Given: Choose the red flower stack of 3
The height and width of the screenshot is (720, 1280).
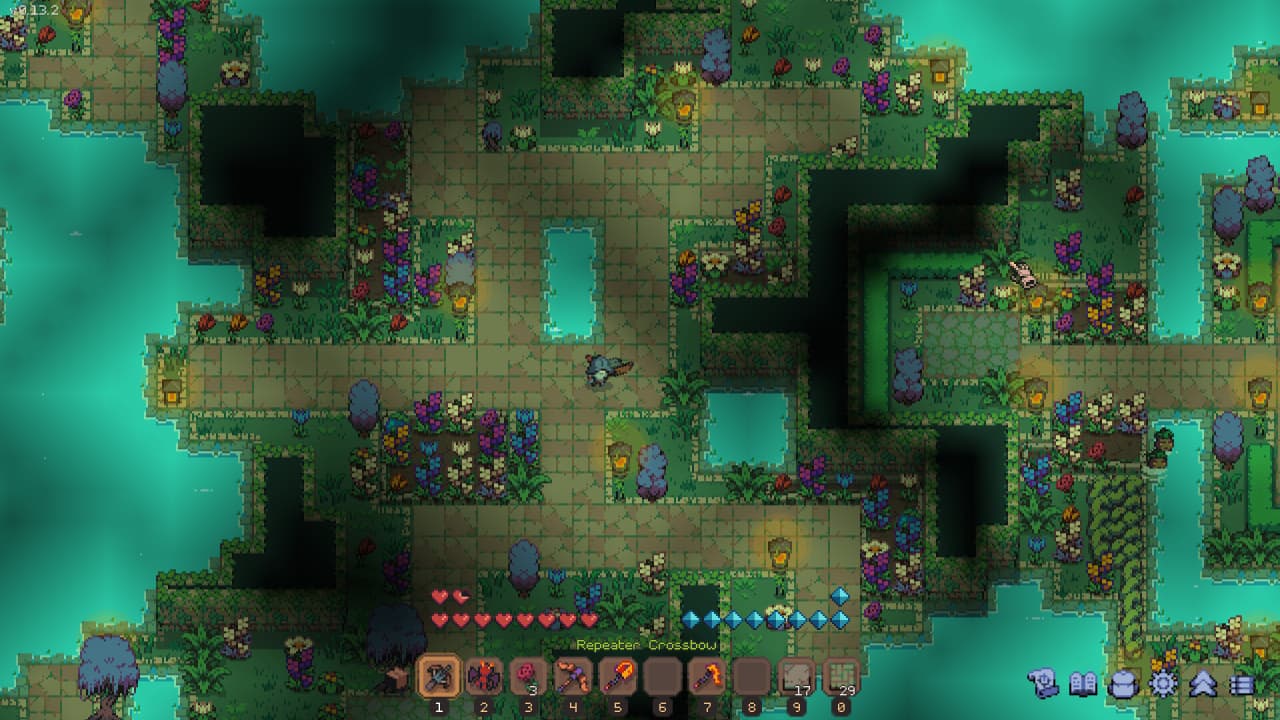Looking at the screenshot, I should [528, 677].
